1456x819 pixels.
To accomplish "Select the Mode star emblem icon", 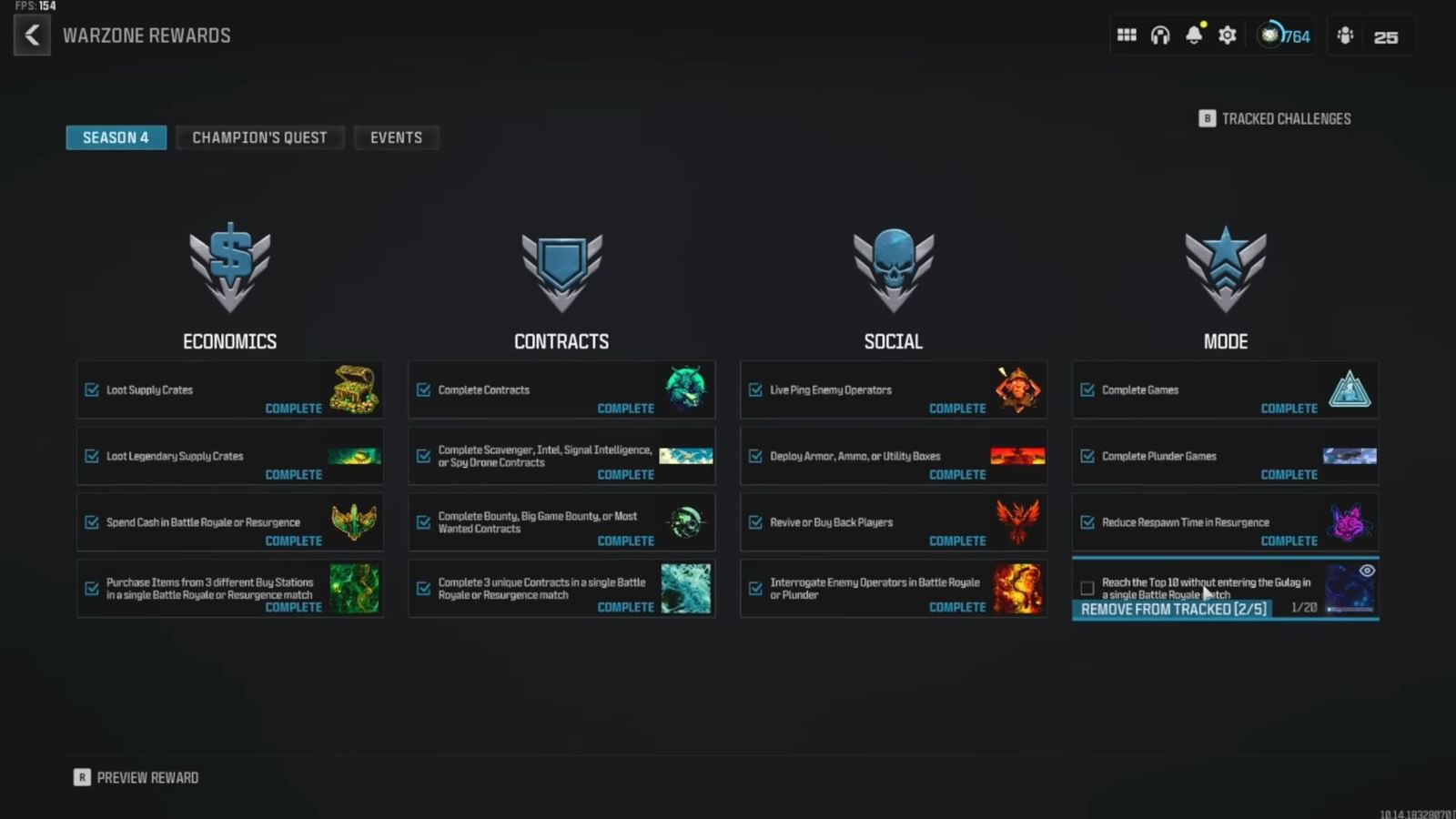I will [1225, 268].
